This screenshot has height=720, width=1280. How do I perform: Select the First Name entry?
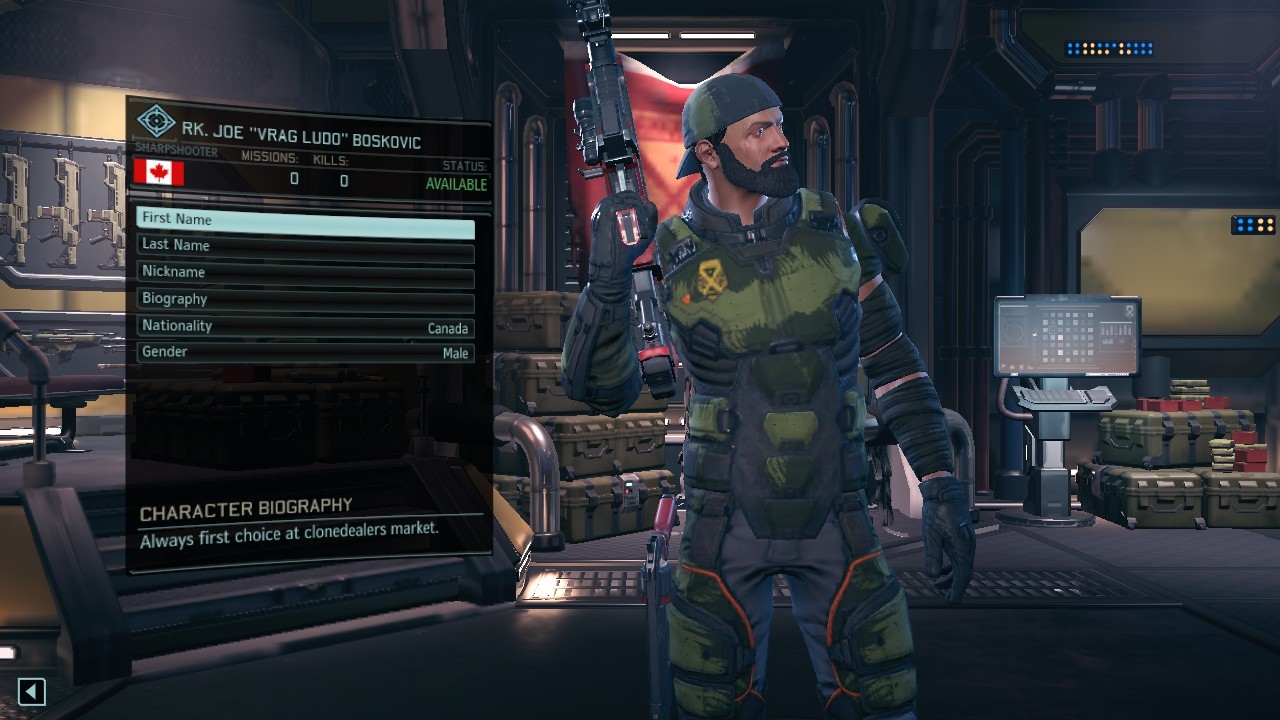(305, 220)
